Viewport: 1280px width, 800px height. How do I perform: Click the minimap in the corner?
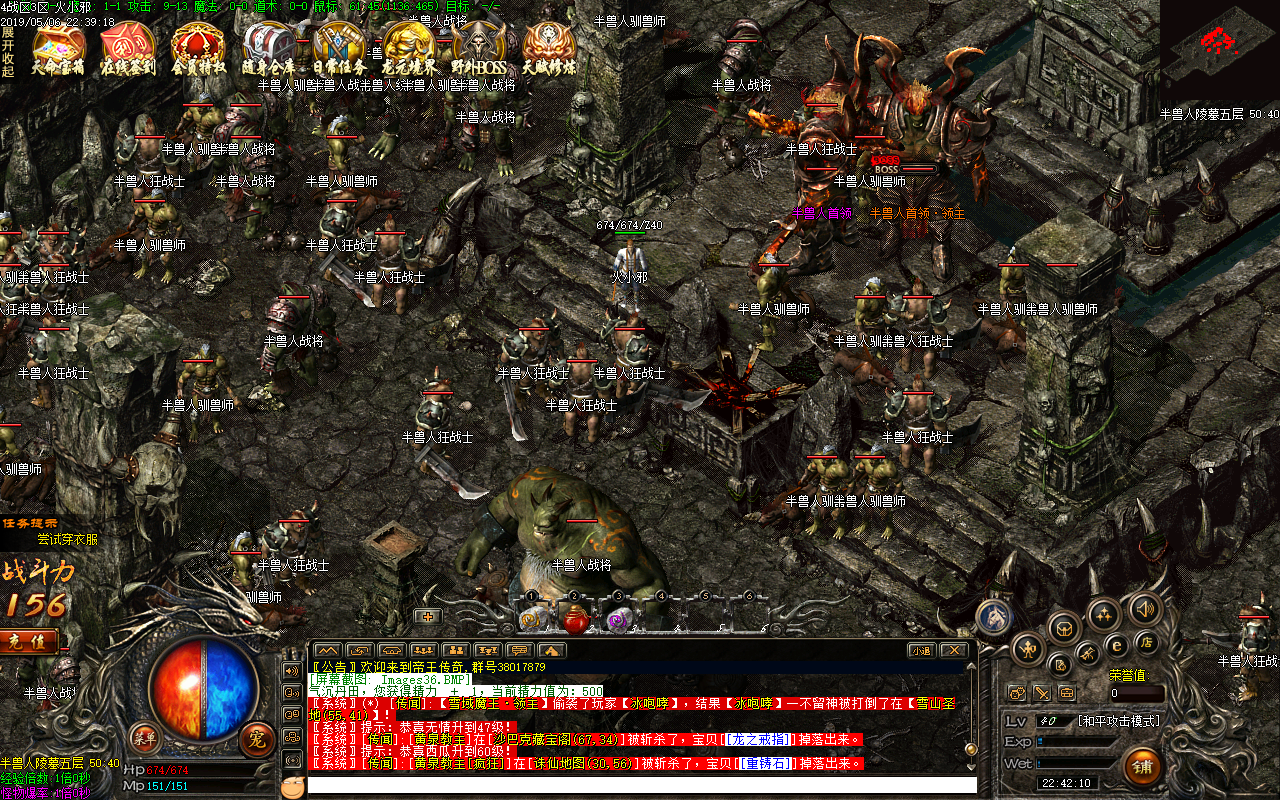point(1219,52)
